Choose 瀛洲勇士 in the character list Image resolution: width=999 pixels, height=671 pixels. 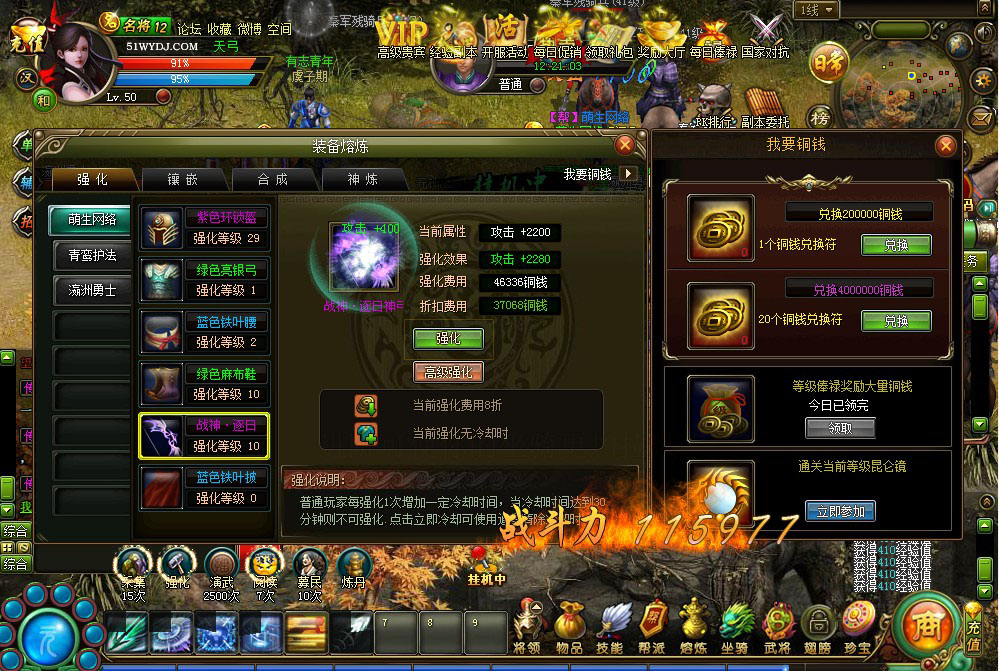92,290
